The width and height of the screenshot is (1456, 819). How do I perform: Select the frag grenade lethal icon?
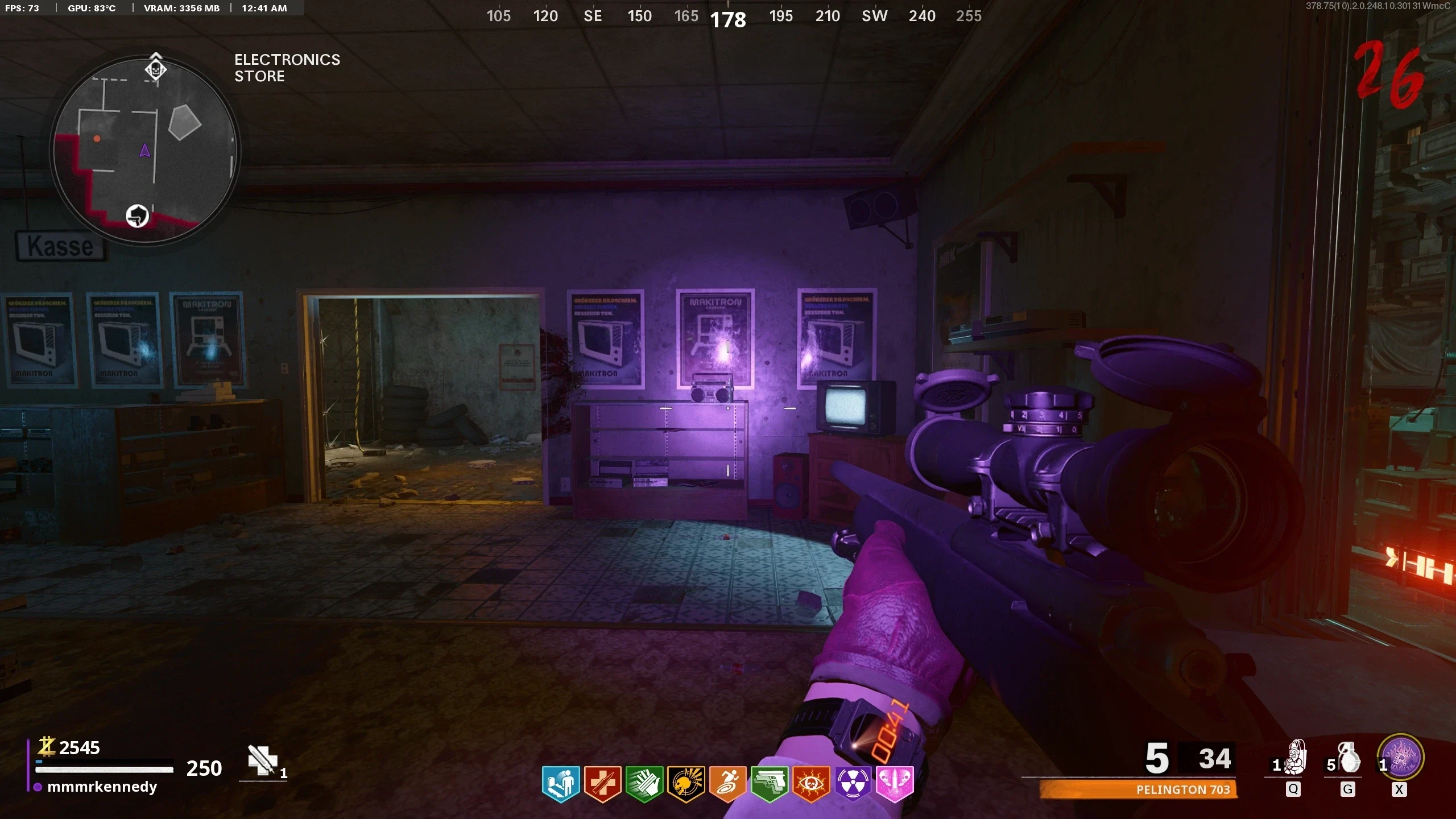point(1349,758)
